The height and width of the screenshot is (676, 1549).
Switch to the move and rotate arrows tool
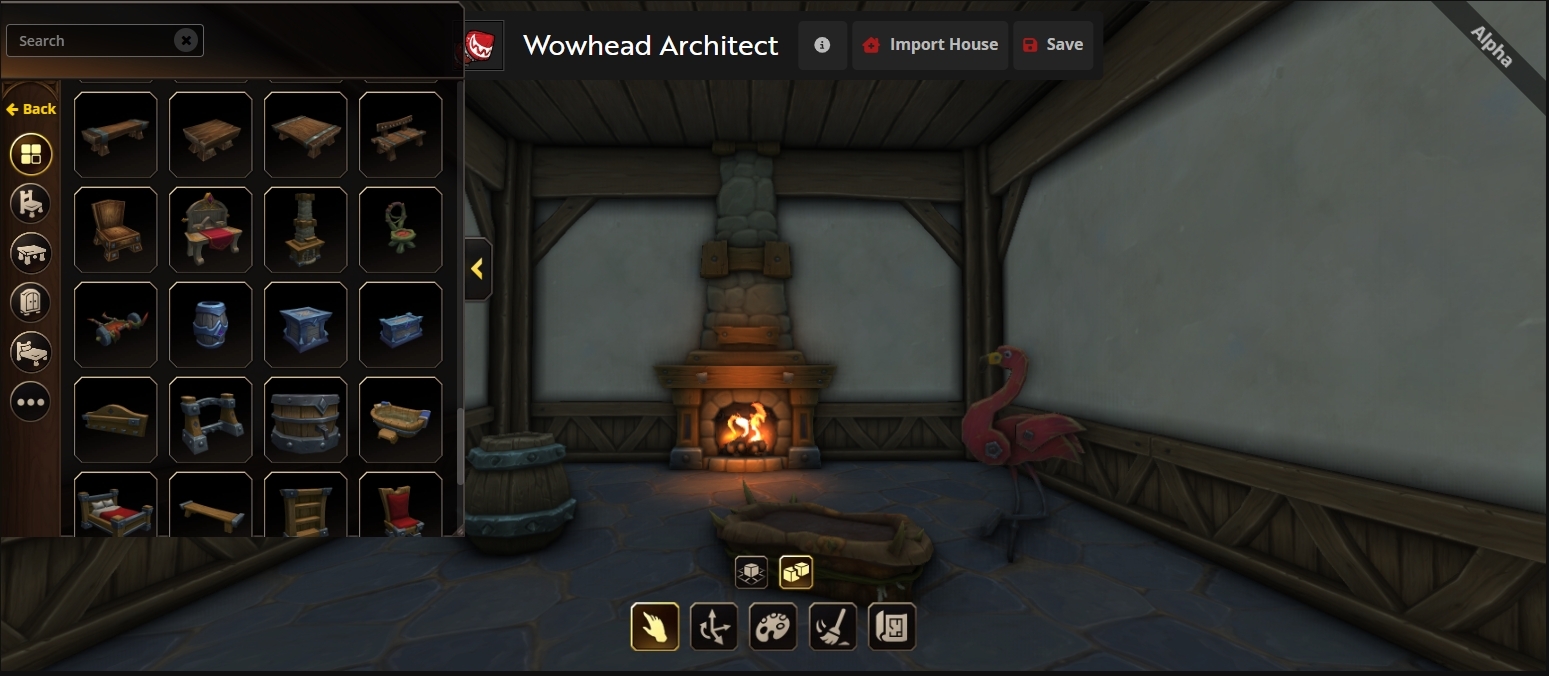[714, 627]
